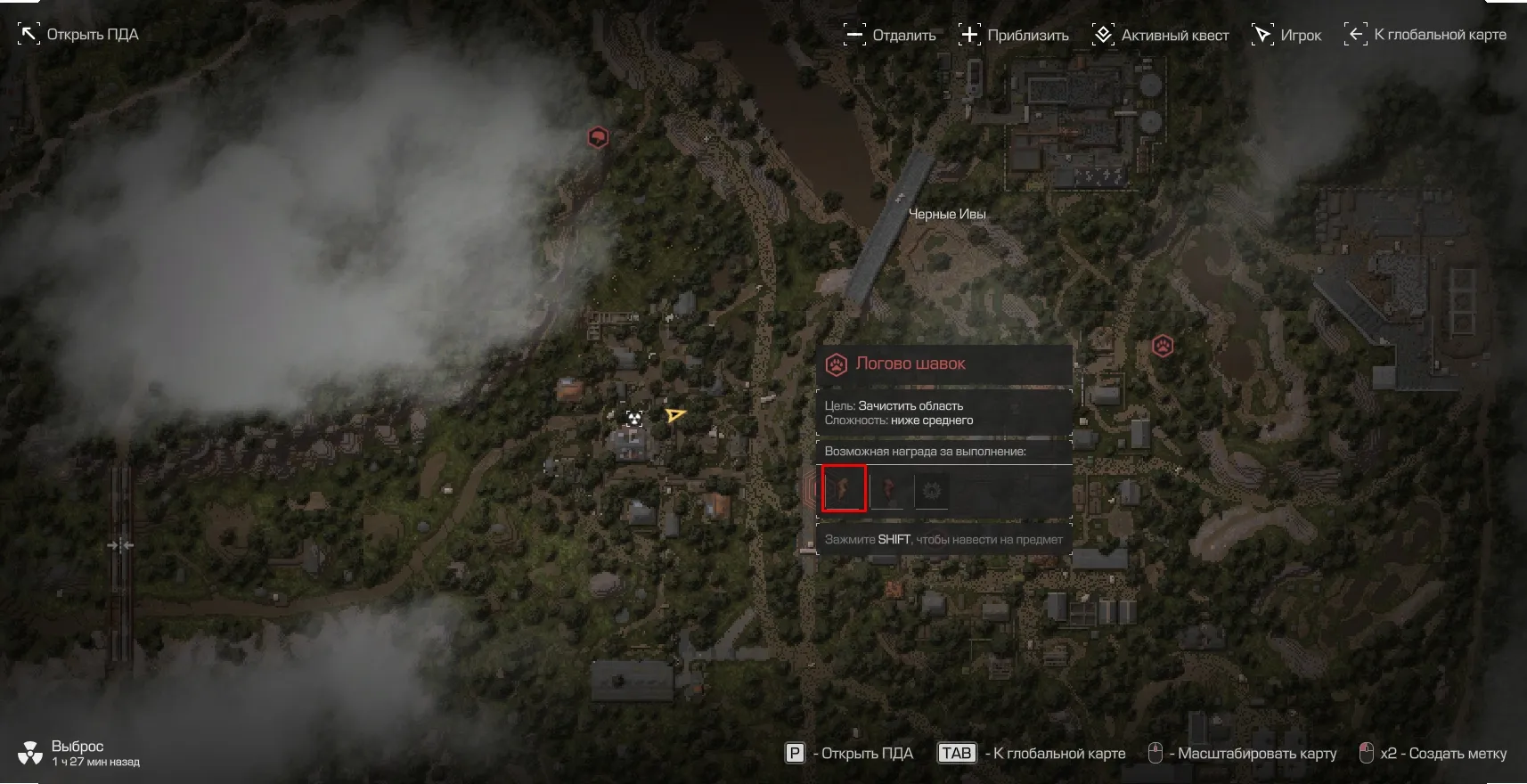The image size is (1527, 784).
Task: Inspect the red-outlined orange reward item
Action: click(844, 489)
